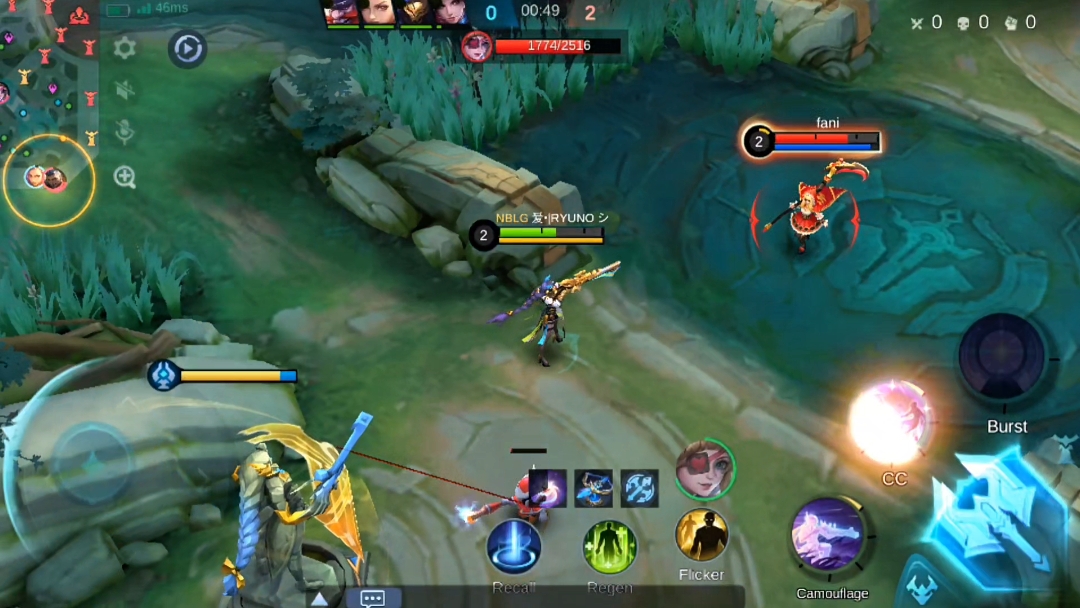Activate the Camouflage skill
The image size is (1080, 608).
[829, 535]
